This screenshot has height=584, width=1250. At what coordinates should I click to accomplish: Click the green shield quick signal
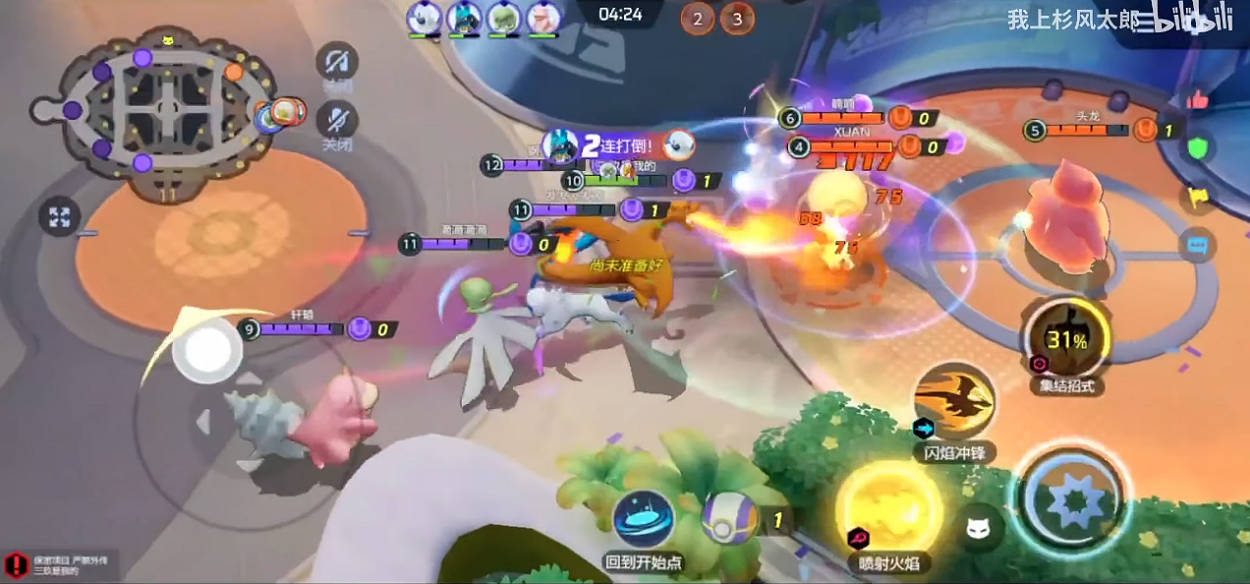tap(1198, 149)
